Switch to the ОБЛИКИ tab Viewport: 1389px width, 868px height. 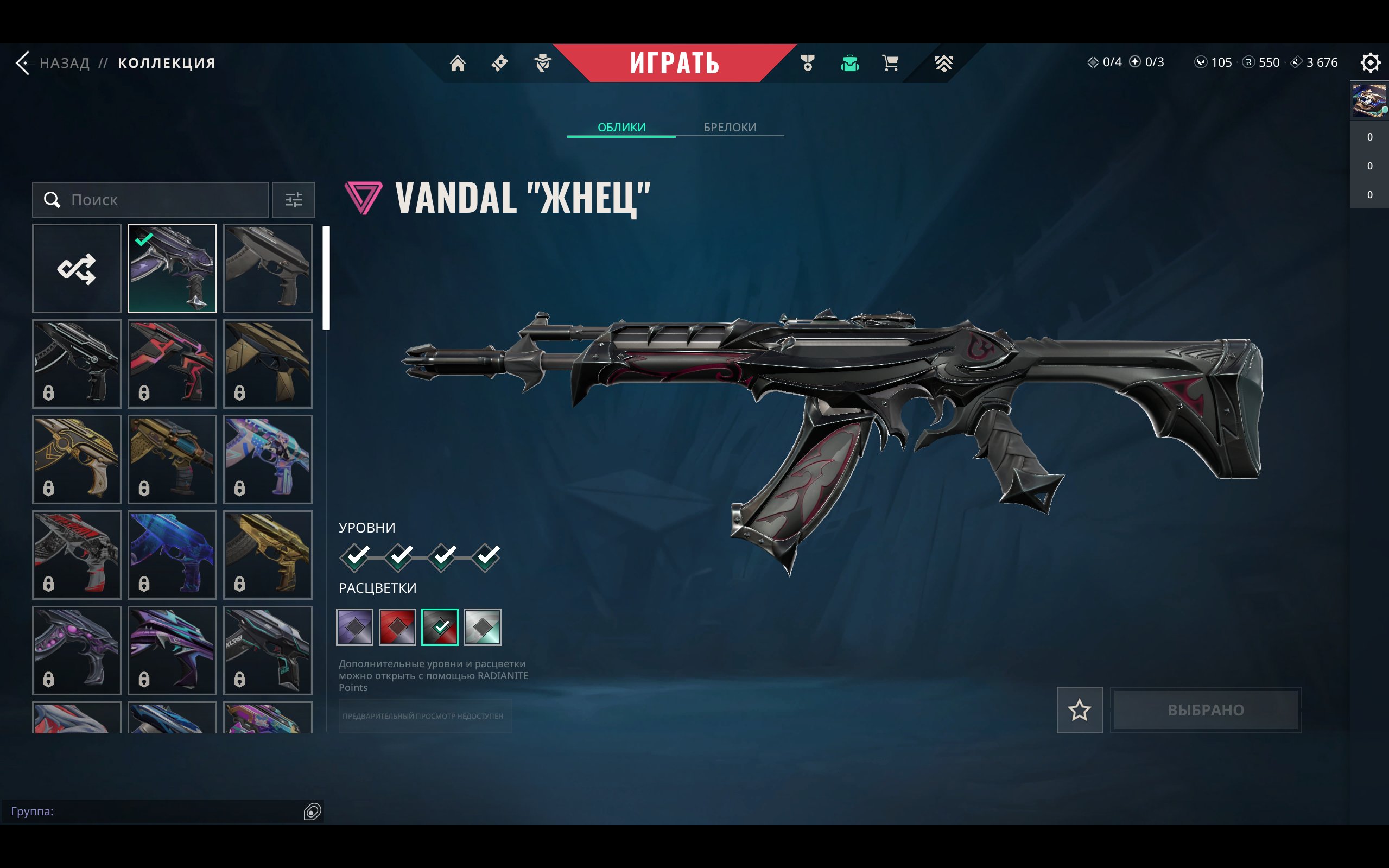(x=621, y=127)
